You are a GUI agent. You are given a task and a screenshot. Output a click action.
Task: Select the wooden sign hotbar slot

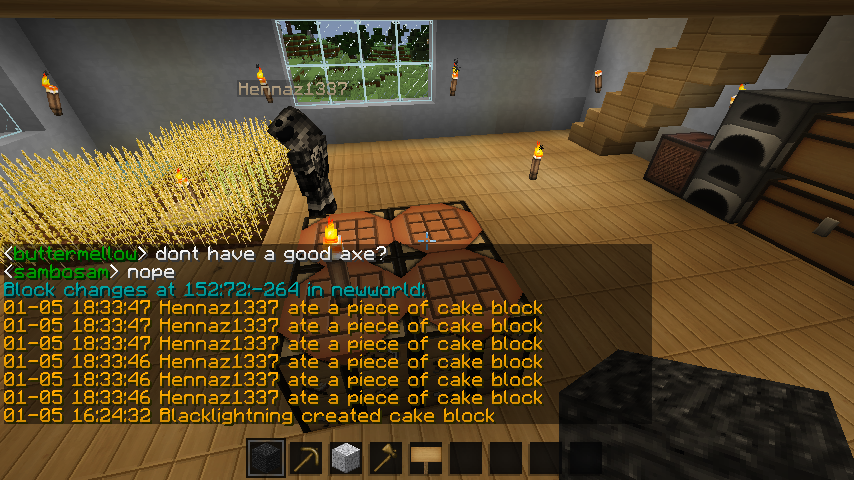(x=425, y=459)
